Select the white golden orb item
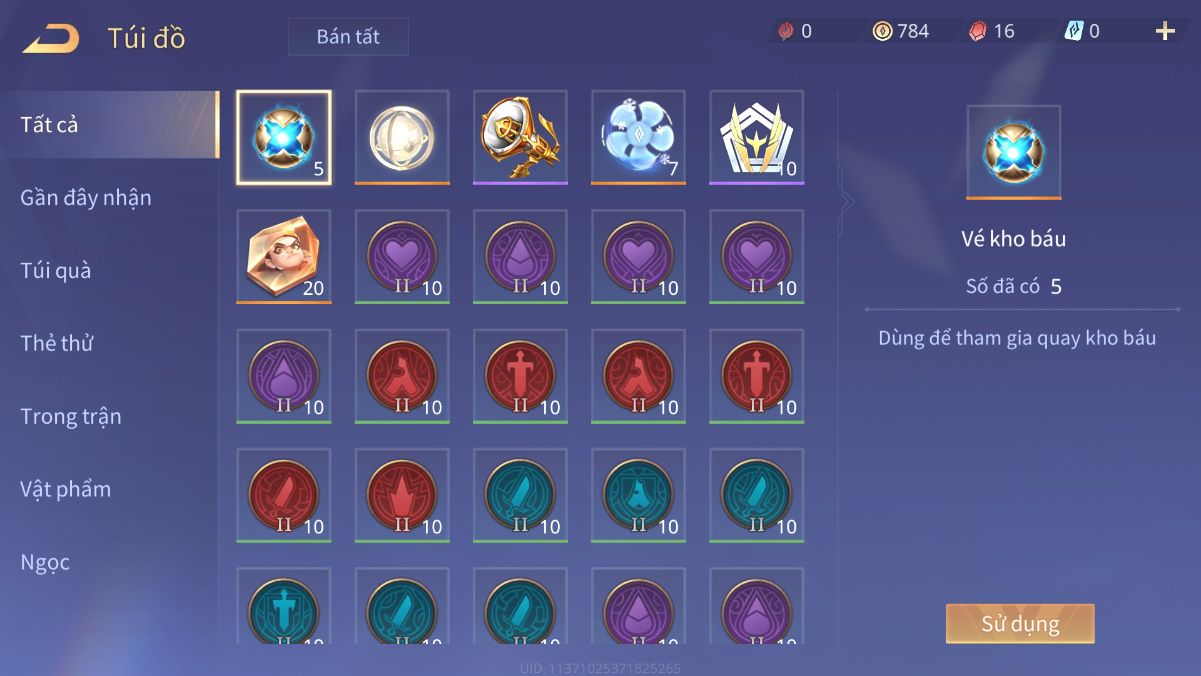 [x=402, y=137]
